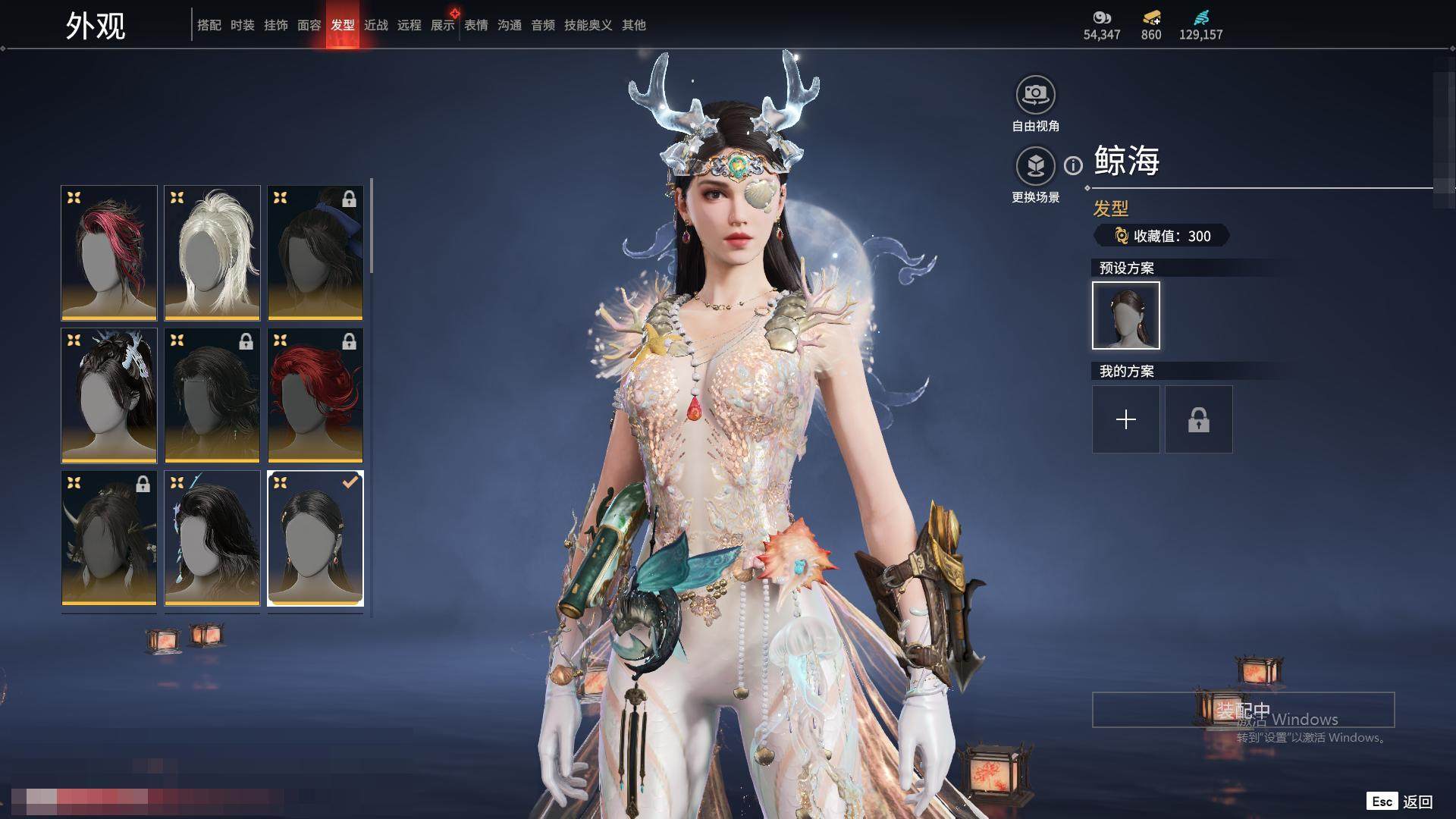Choose the pink-streaked black hairstyle
The width and height of the screenshot is (1456, 819).
point(109,253)
